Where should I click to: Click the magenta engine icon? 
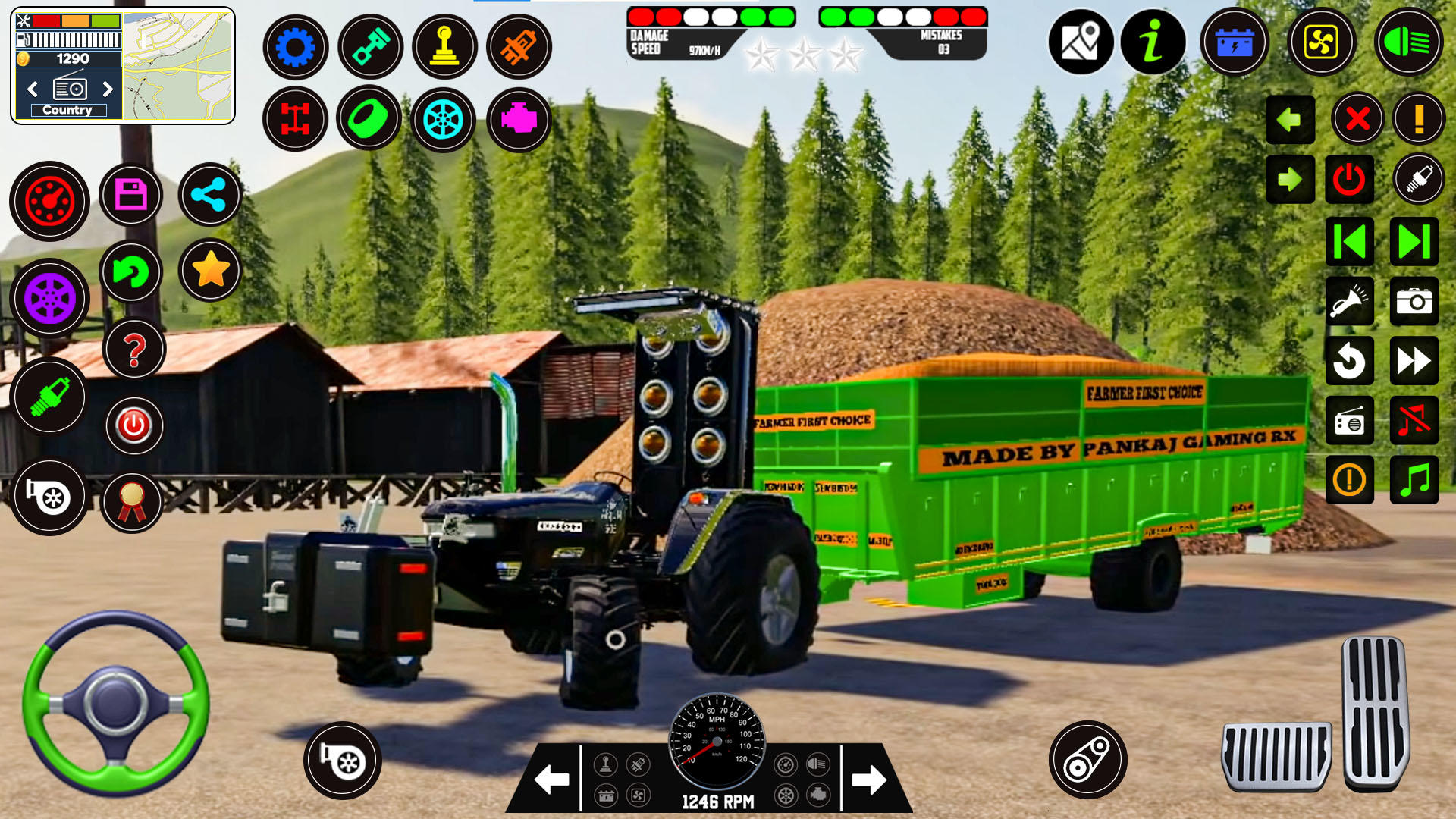tap(519, 119)
